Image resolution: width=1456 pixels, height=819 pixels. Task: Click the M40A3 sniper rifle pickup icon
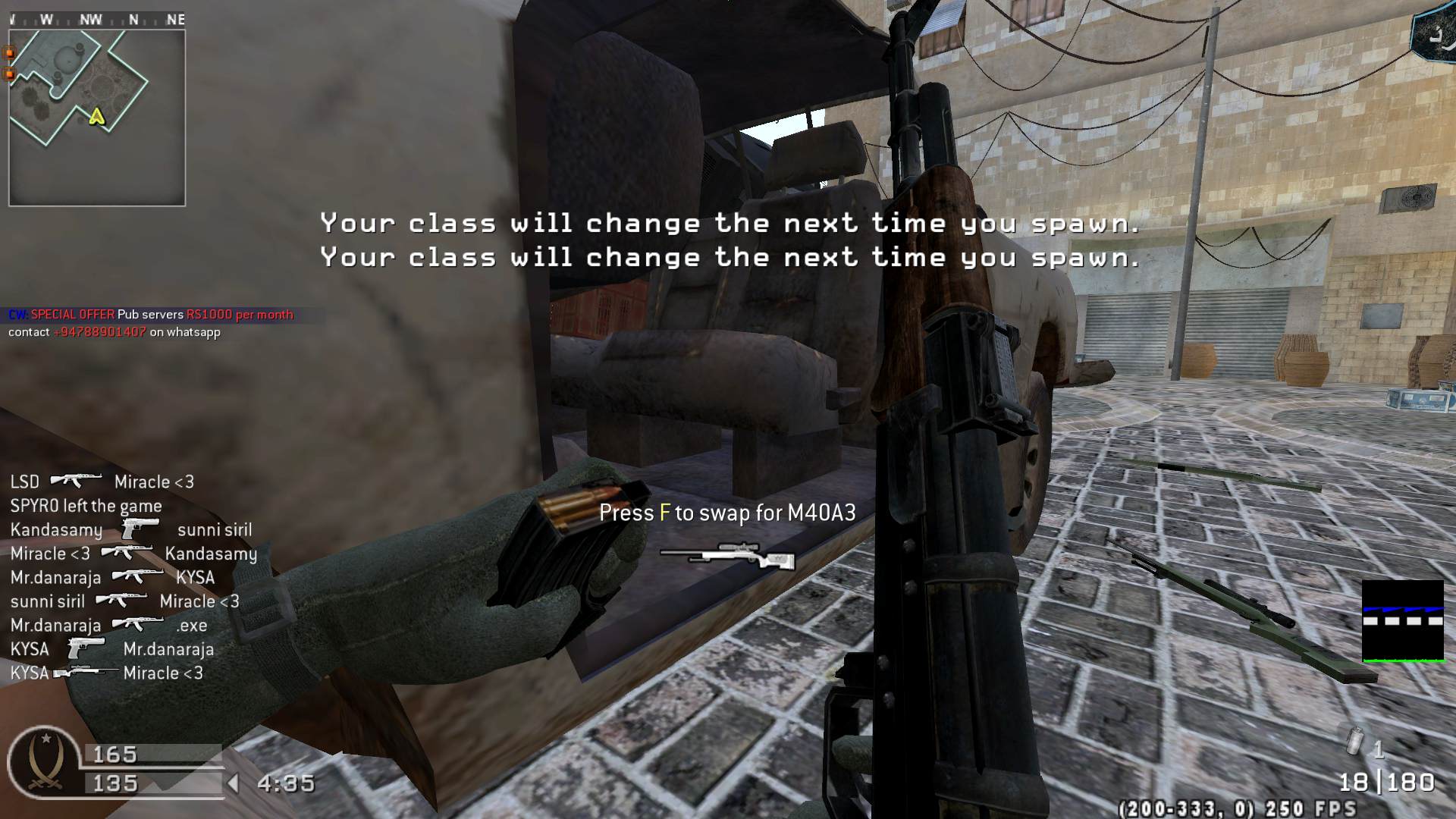click(x=727, y=556)
